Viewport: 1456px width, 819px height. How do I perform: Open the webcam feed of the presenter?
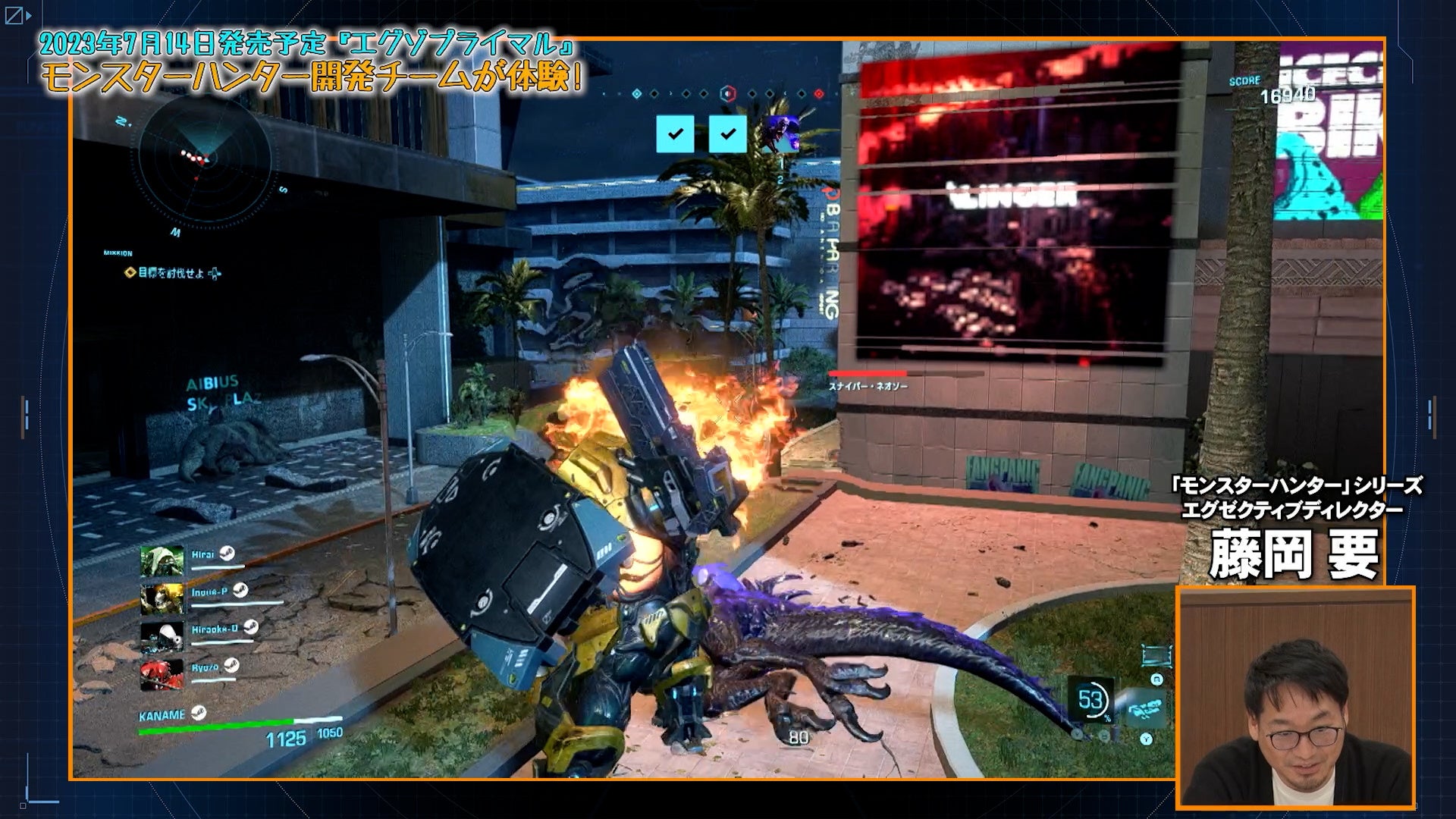pos(1295,696)
